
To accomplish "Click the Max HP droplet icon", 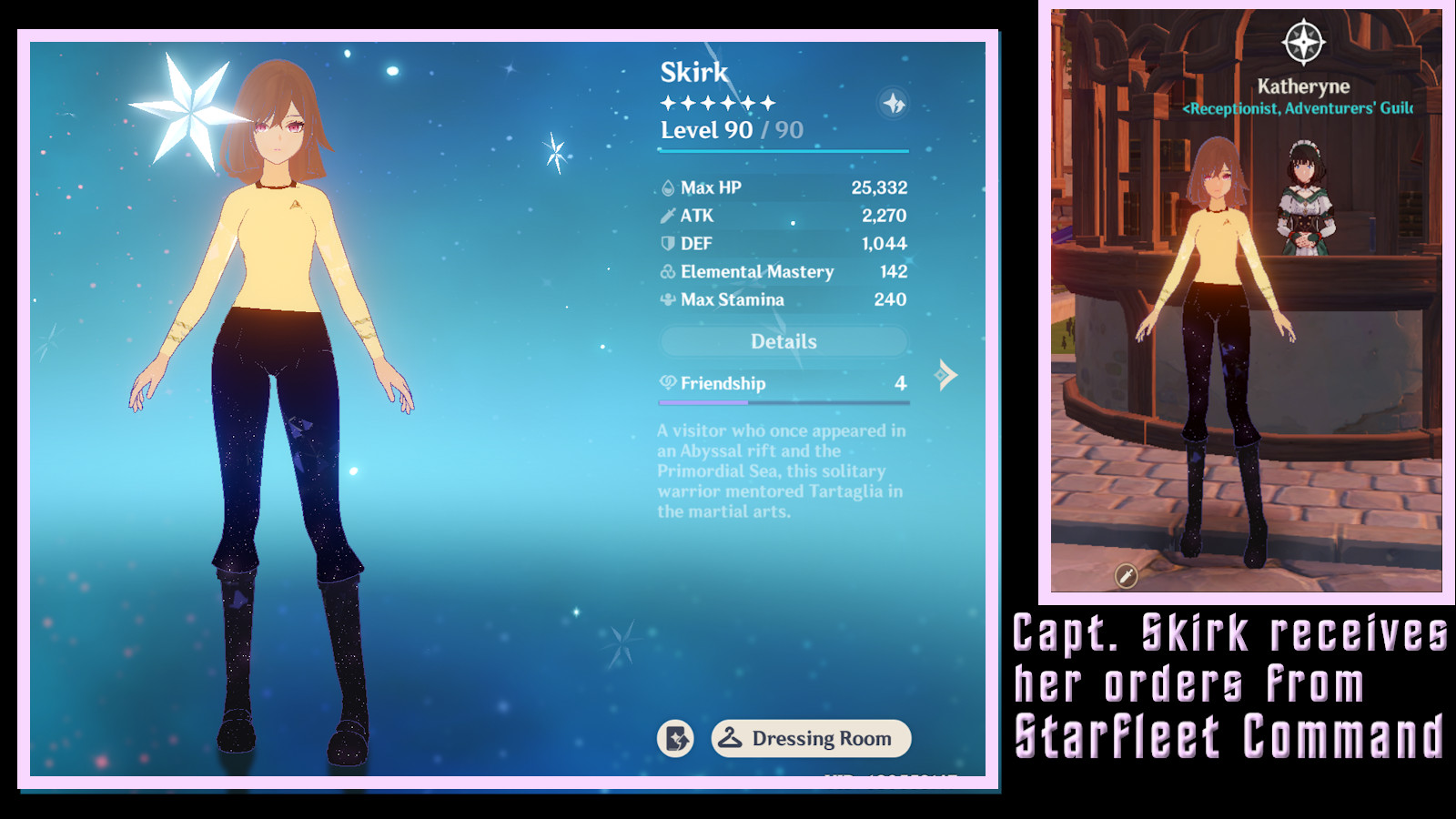I will (x=670, y=187).
